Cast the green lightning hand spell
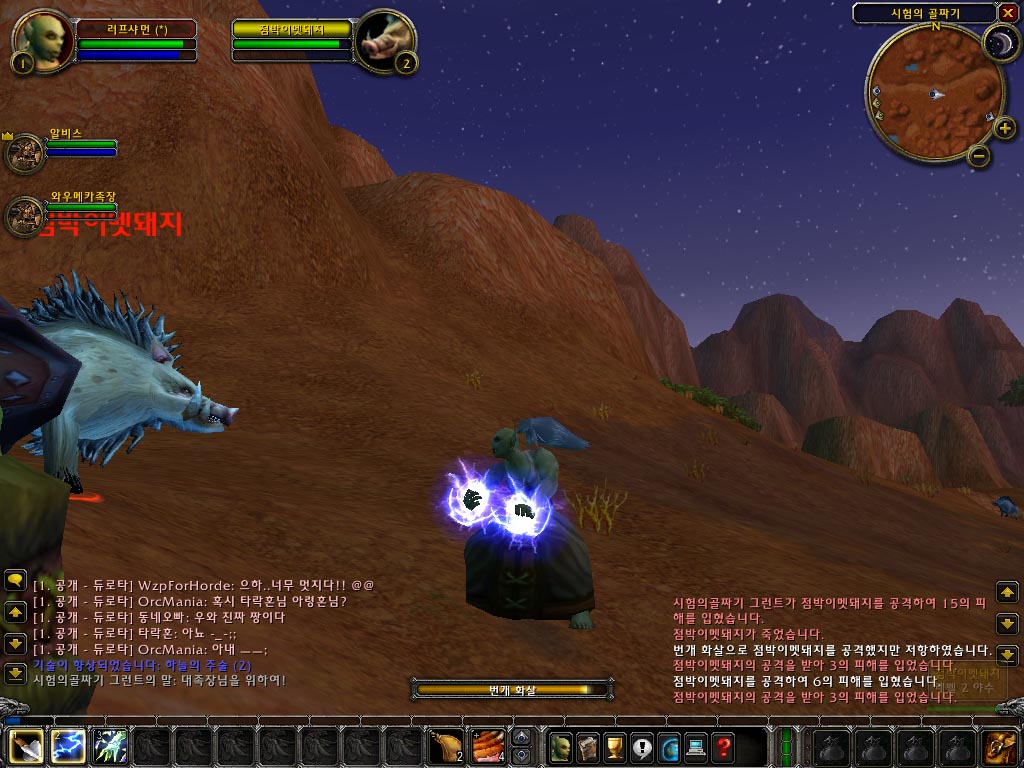The height and width of the screenshot is (768, 1024). (x=110, y=747)
